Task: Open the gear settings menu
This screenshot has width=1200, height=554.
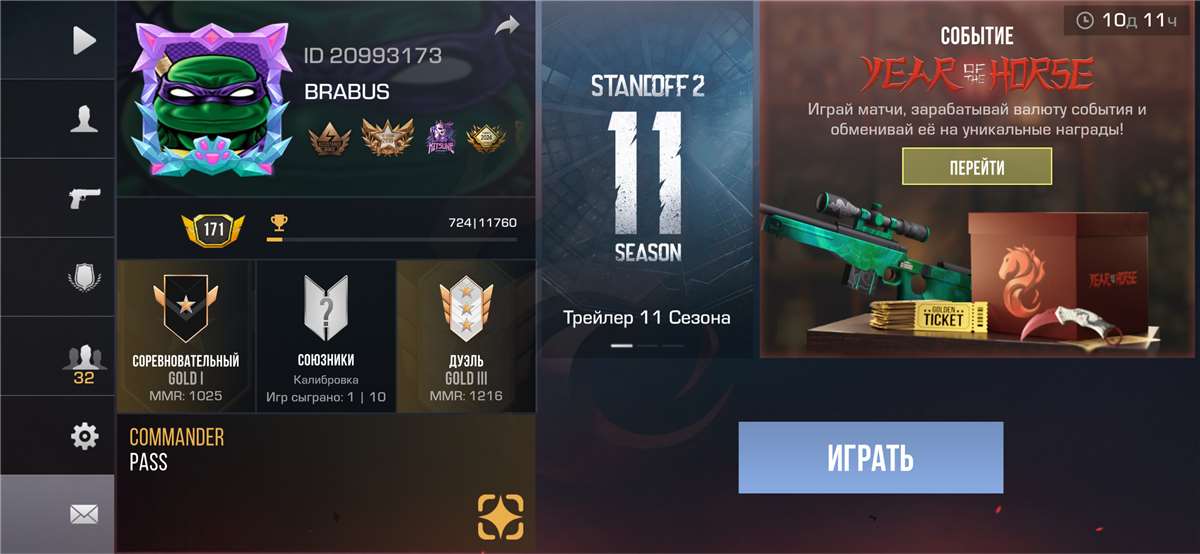Action: click(x=85, y=436)
